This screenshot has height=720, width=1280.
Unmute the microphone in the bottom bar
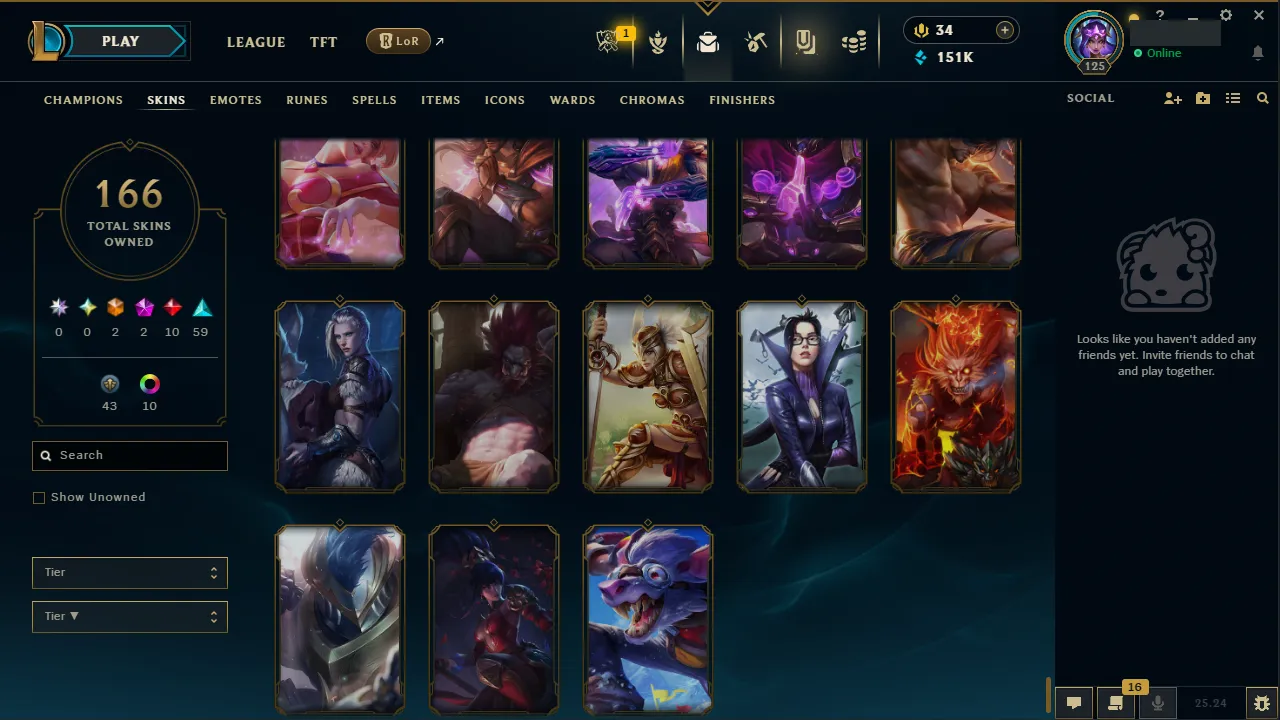(1158, 702)
